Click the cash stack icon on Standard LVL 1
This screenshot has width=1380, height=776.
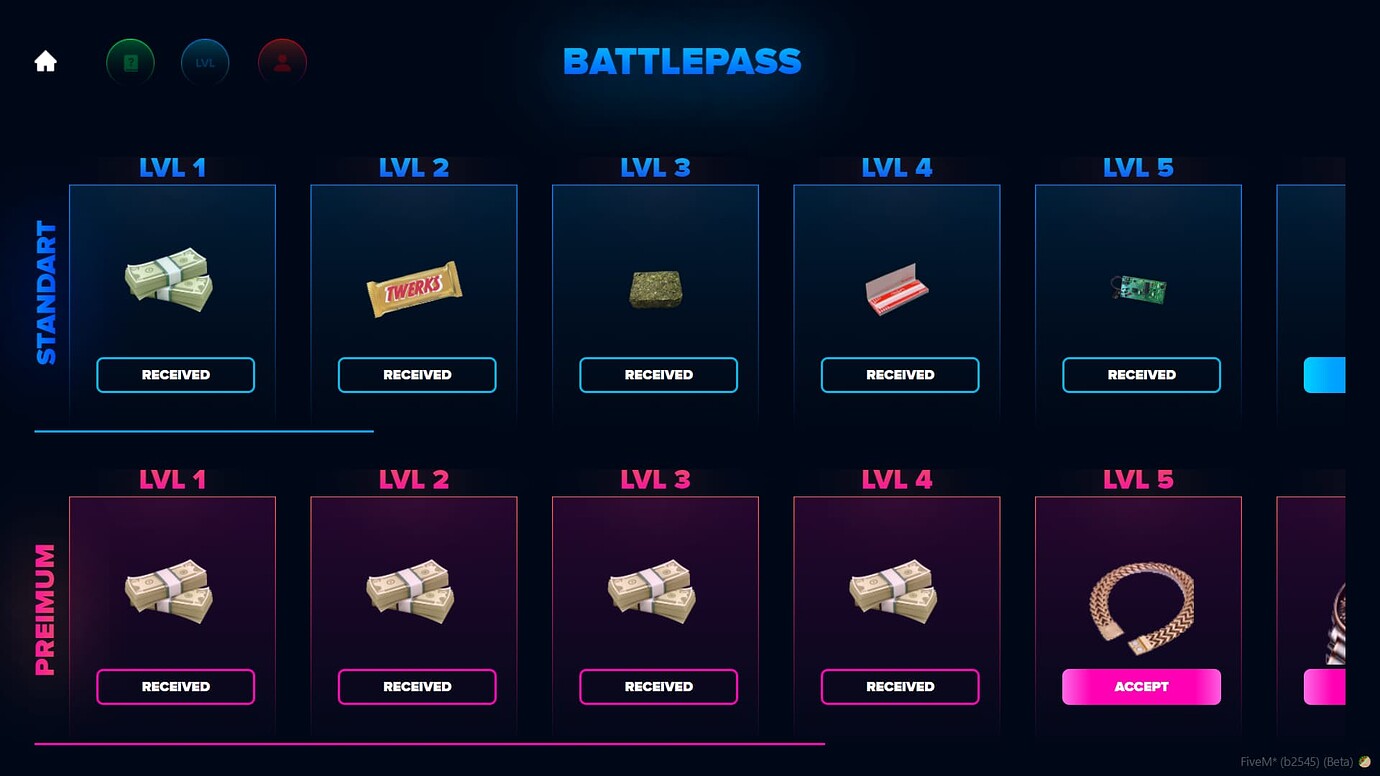172,285
